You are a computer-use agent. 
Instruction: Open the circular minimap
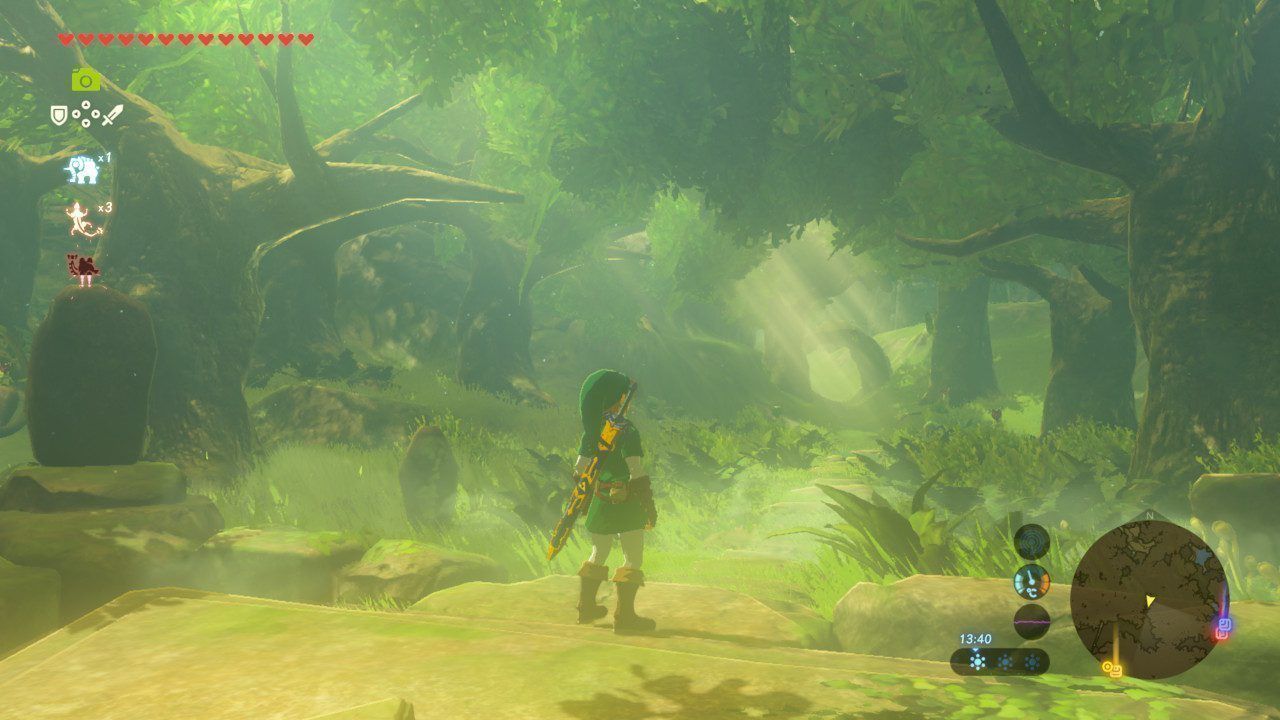1148,599
